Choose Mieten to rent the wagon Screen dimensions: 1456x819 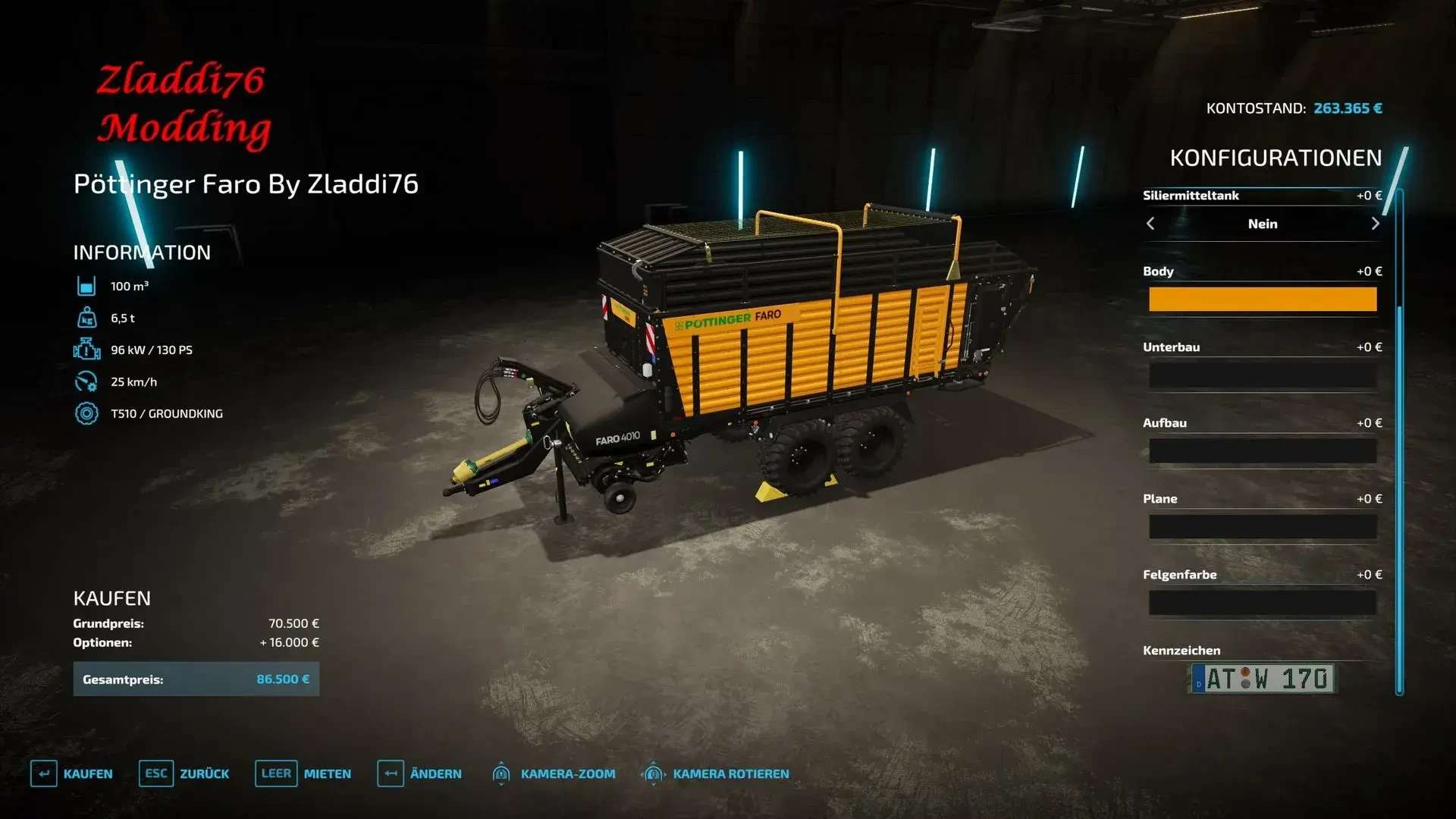[303, 773]
